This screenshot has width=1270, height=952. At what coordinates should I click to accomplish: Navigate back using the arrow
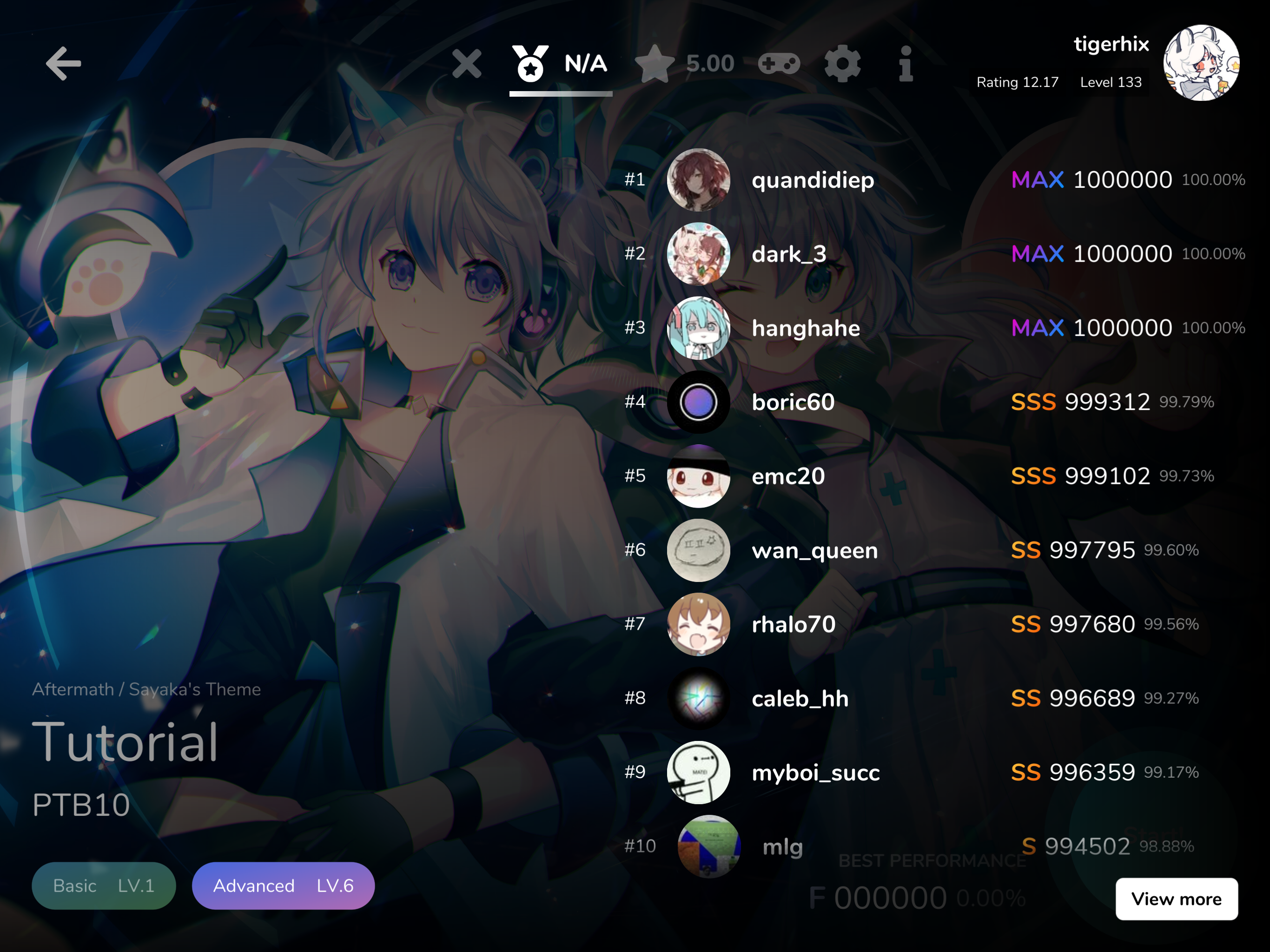click(63, 64)
